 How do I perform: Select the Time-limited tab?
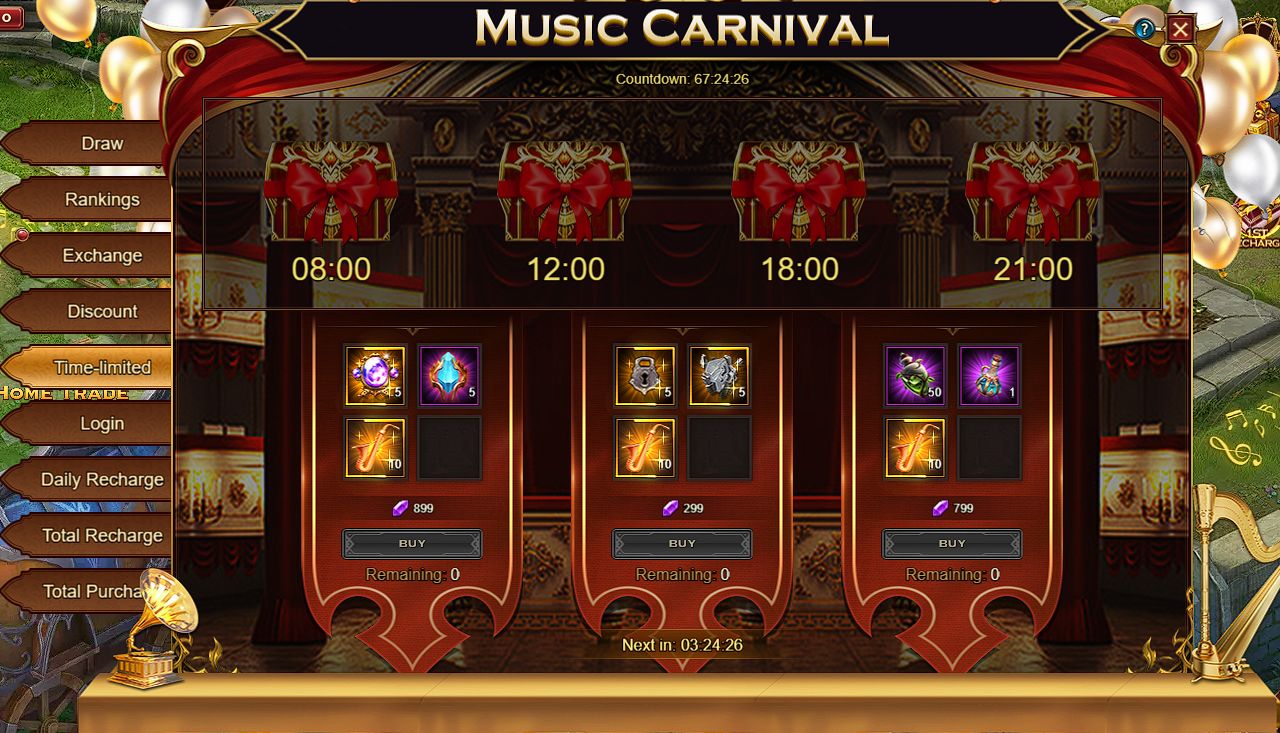[x=101, y=368]
